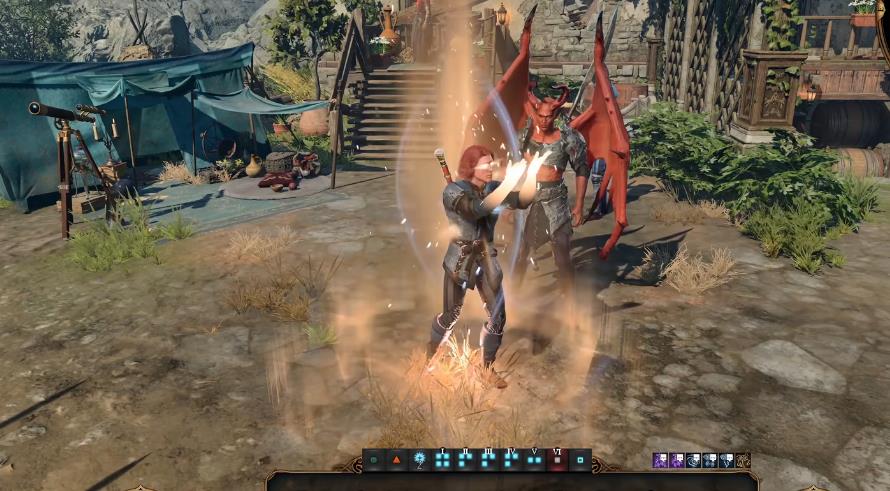
Task: Choose the level V spell slot filter
Action: pos(535,461)
